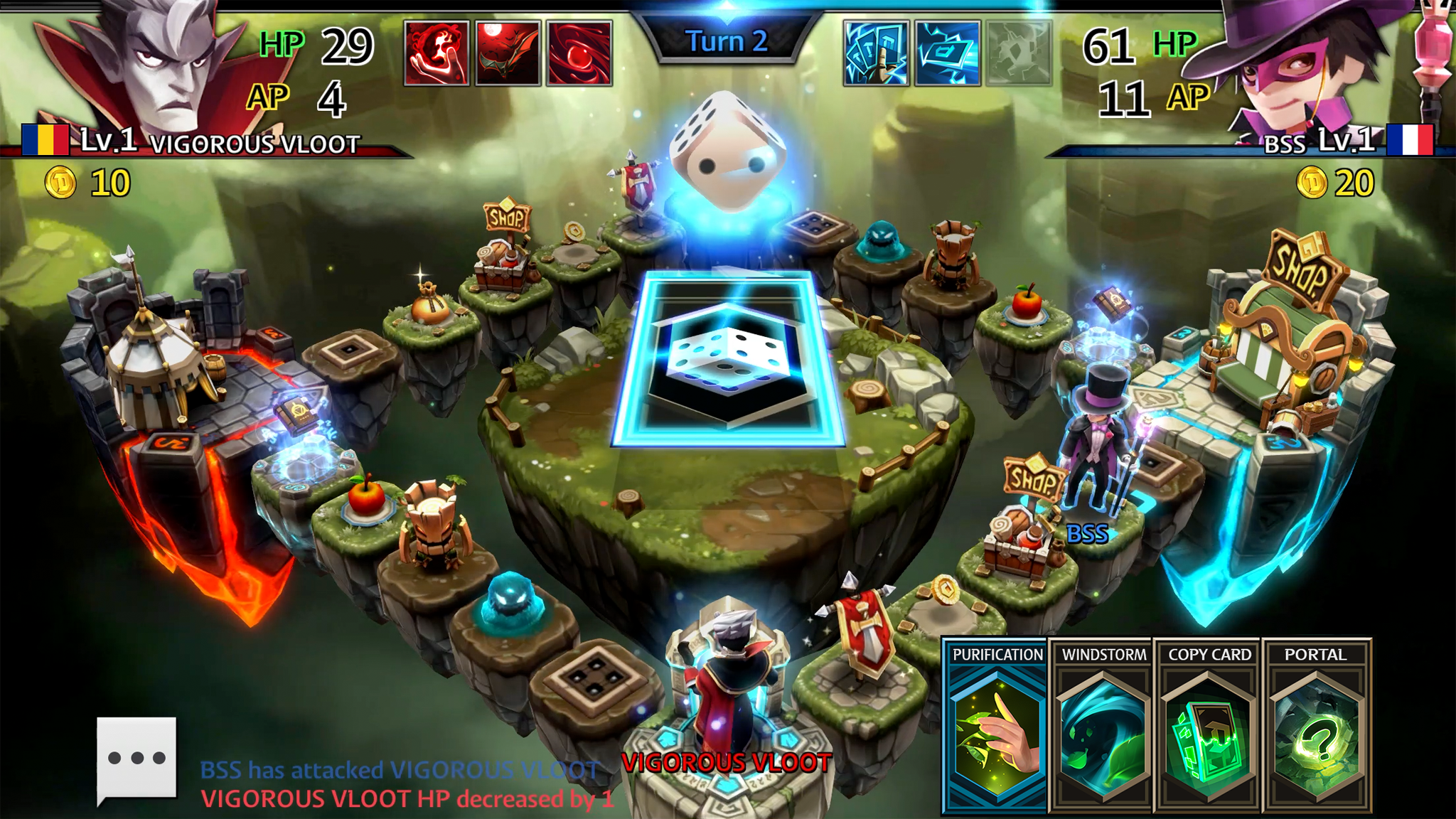
Task: Inspect the greyed-out opponent skill icon
Action: [x=1018, y=53]
